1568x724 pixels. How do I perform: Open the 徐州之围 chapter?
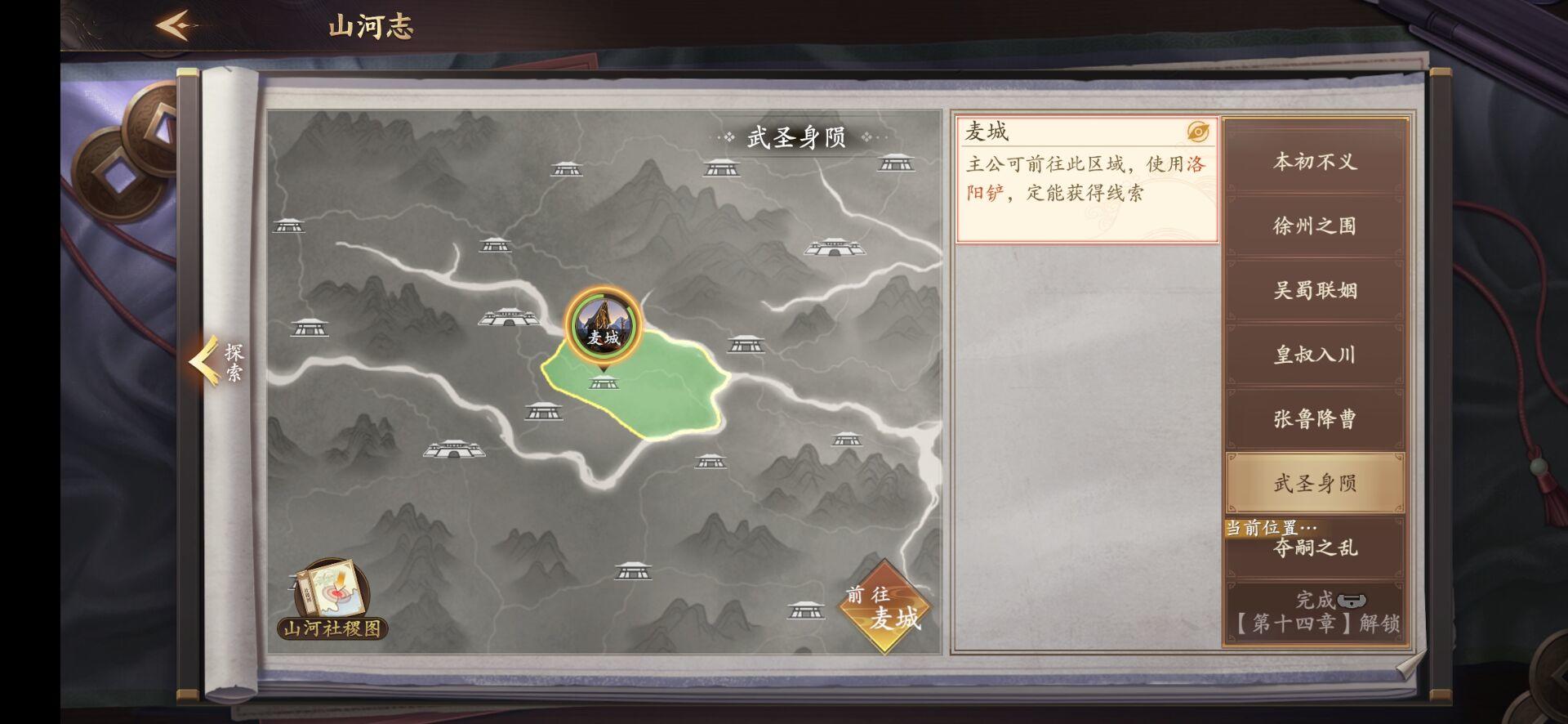coord(1315,226)
